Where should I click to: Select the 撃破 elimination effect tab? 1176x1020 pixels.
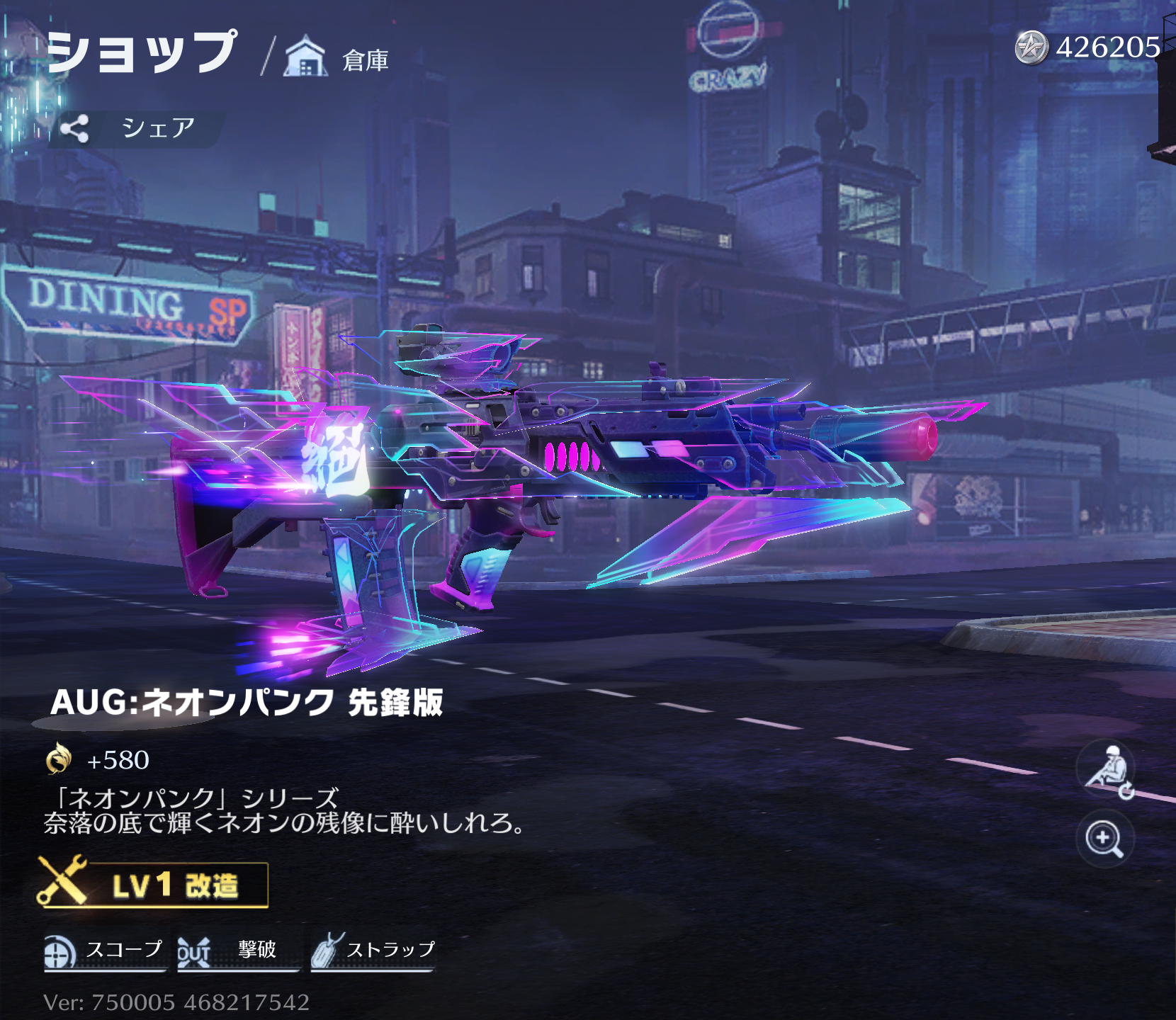pyautogui.click(x=236, y=951)
